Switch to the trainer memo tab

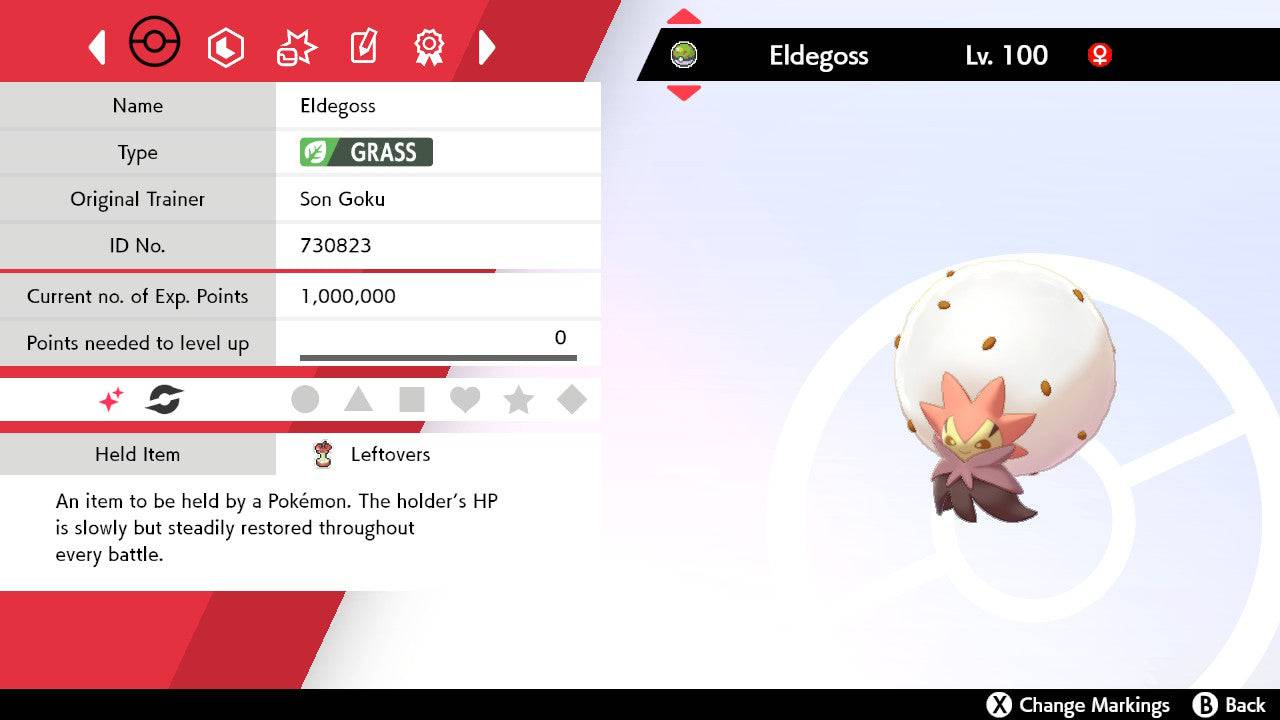(x=363, y=47)
